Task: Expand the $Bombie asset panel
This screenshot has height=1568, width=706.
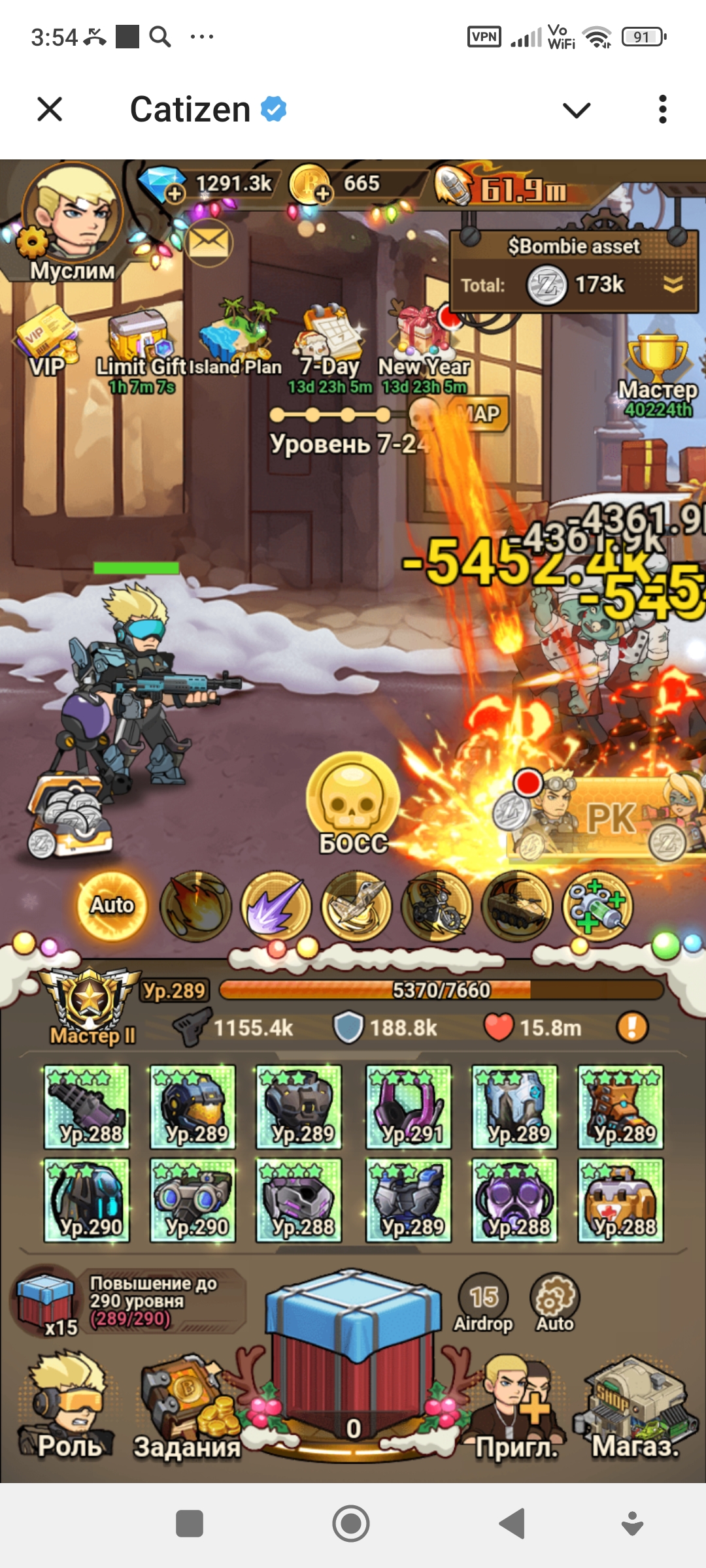Action: point(673,284)
